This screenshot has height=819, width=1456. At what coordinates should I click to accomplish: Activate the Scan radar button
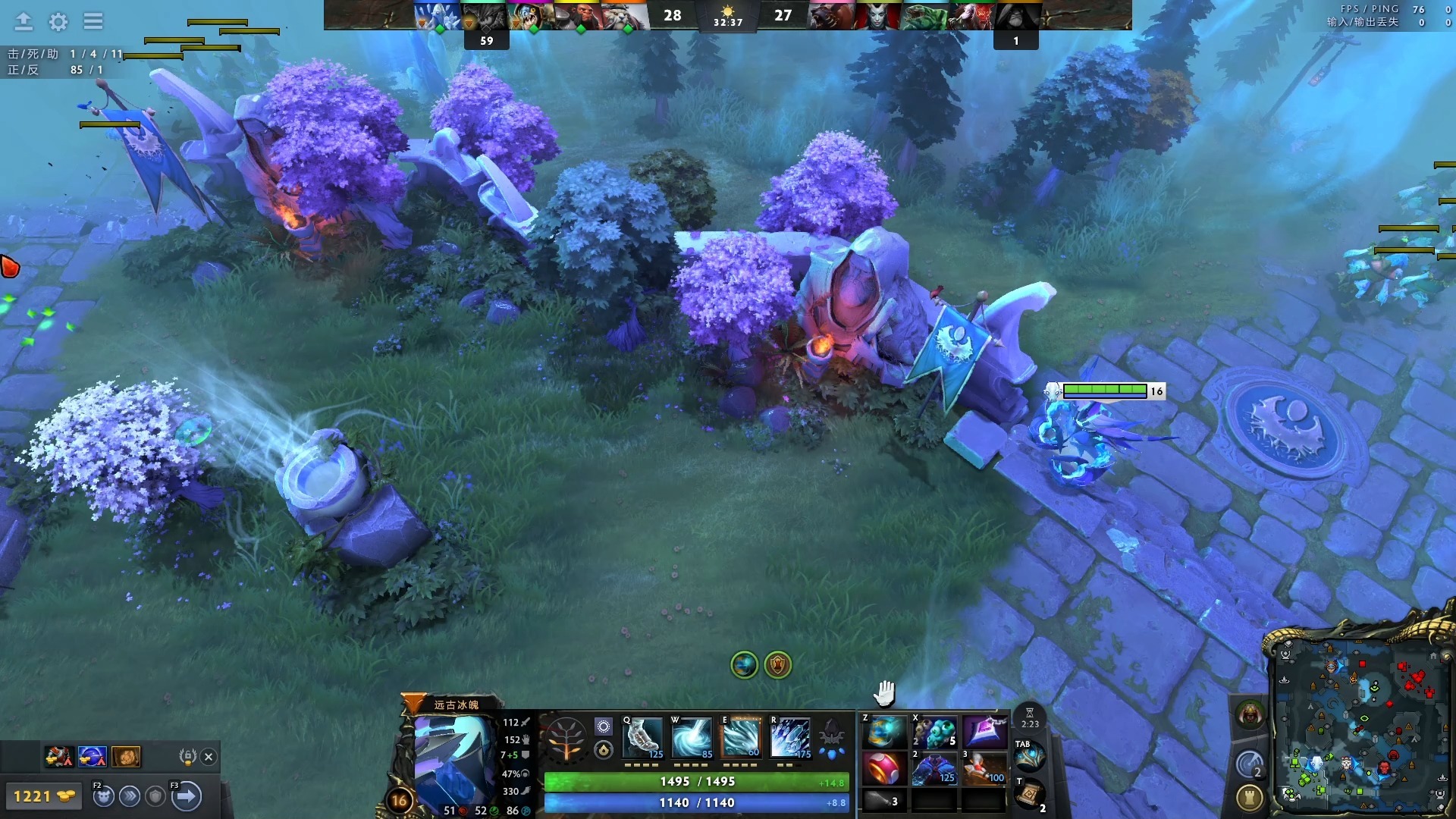pyautogui.click(x=1249, y=764)
